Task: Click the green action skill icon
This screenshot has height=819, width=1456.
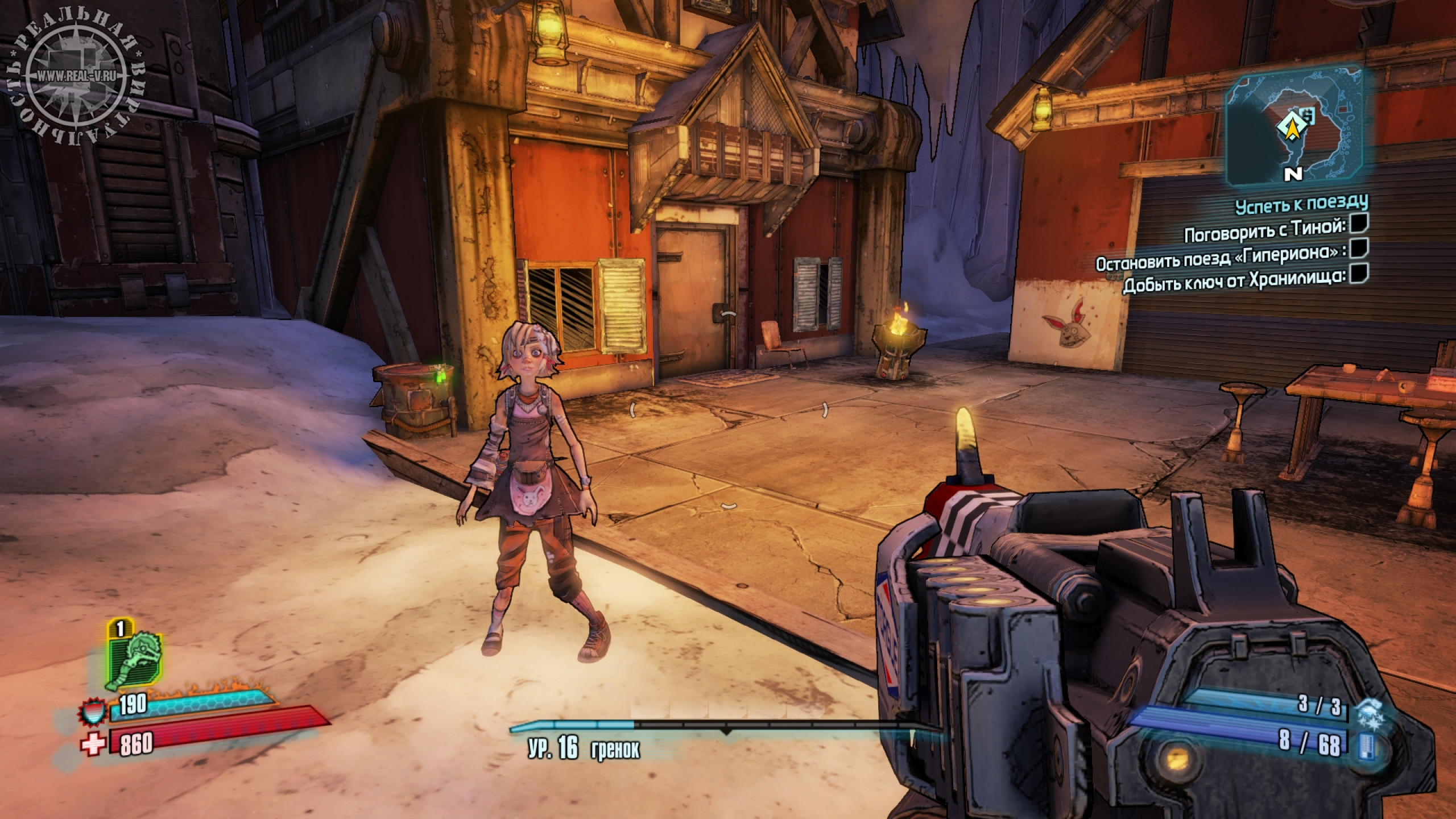Action: (134, 660)
